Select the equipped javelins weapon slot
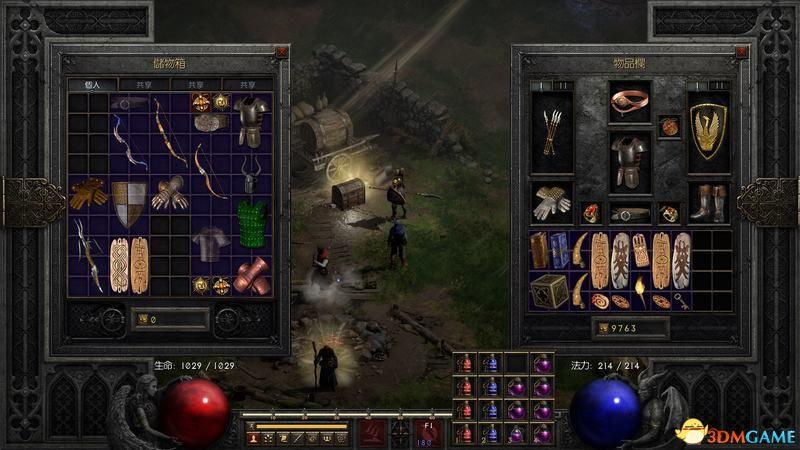Screen dimensions: 800x450 552,132
